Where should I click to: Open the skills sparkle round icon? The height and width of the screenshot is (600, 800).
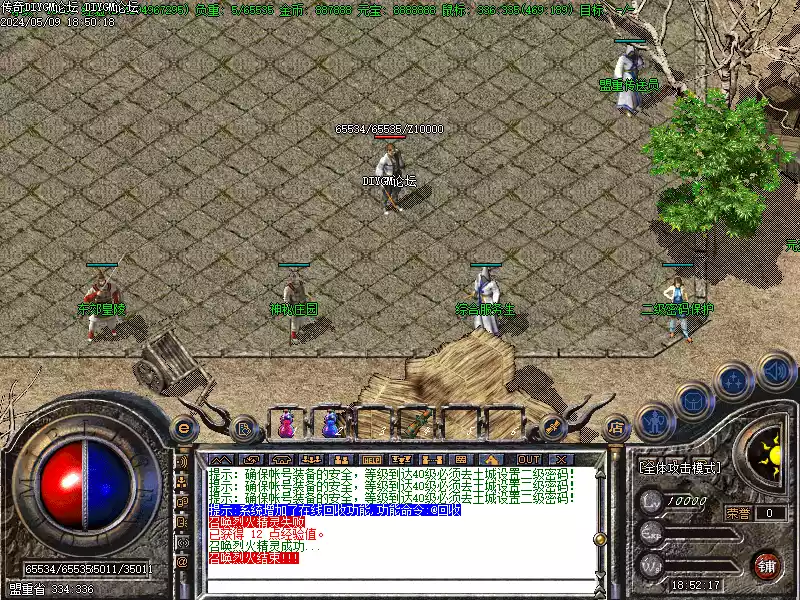[734, 381]
